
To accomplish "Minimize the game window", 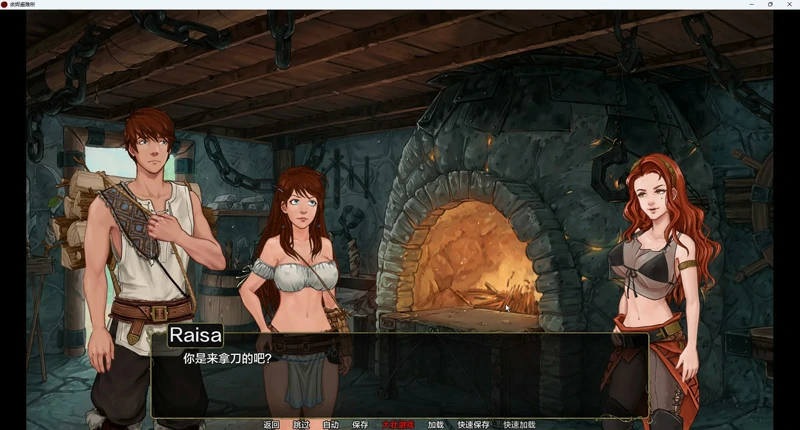I will (x=752, y=4).
